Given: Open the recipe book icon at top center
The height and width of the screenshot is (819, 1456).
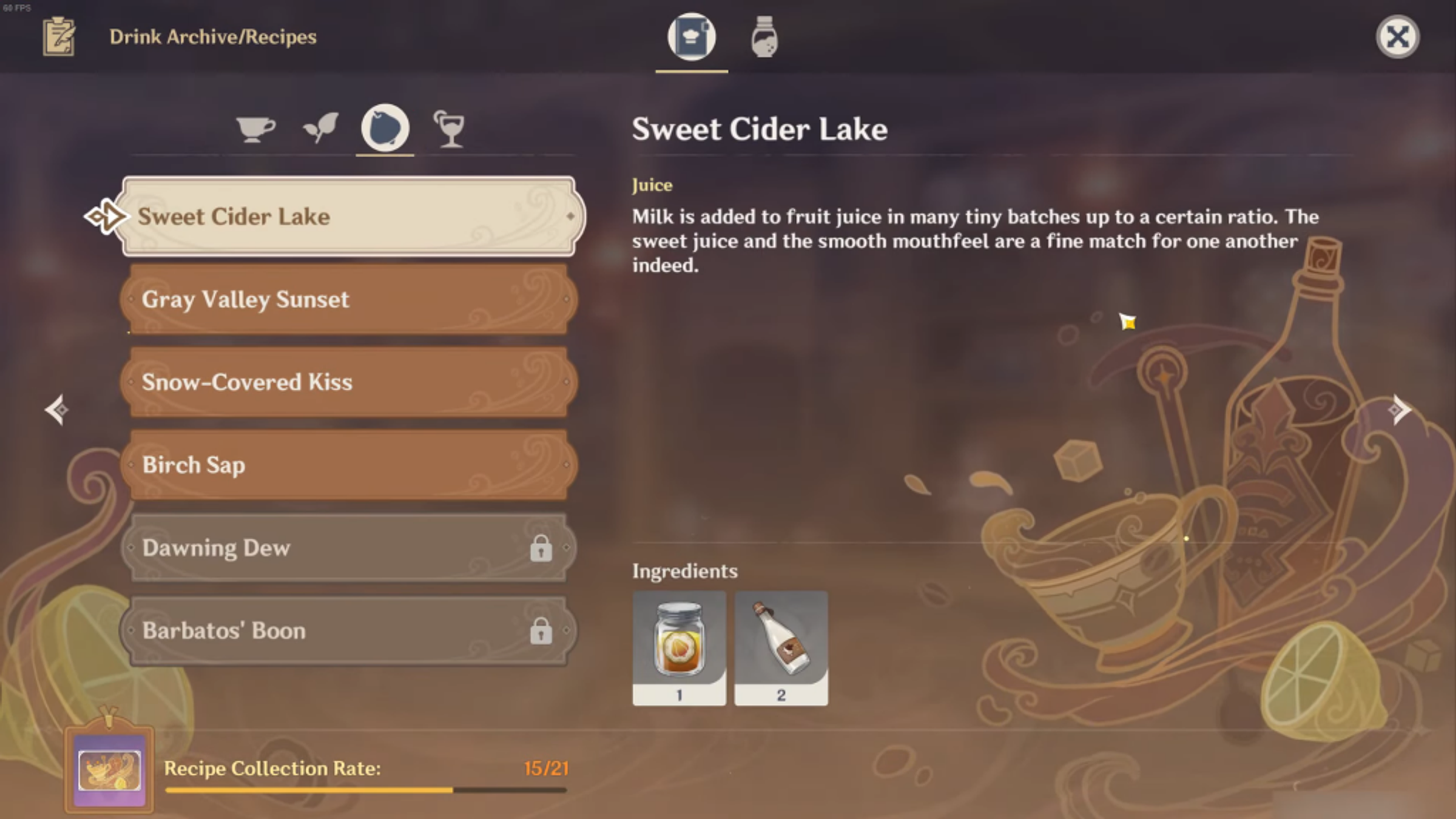Looking at the screenshot, I should coord(692,38).
